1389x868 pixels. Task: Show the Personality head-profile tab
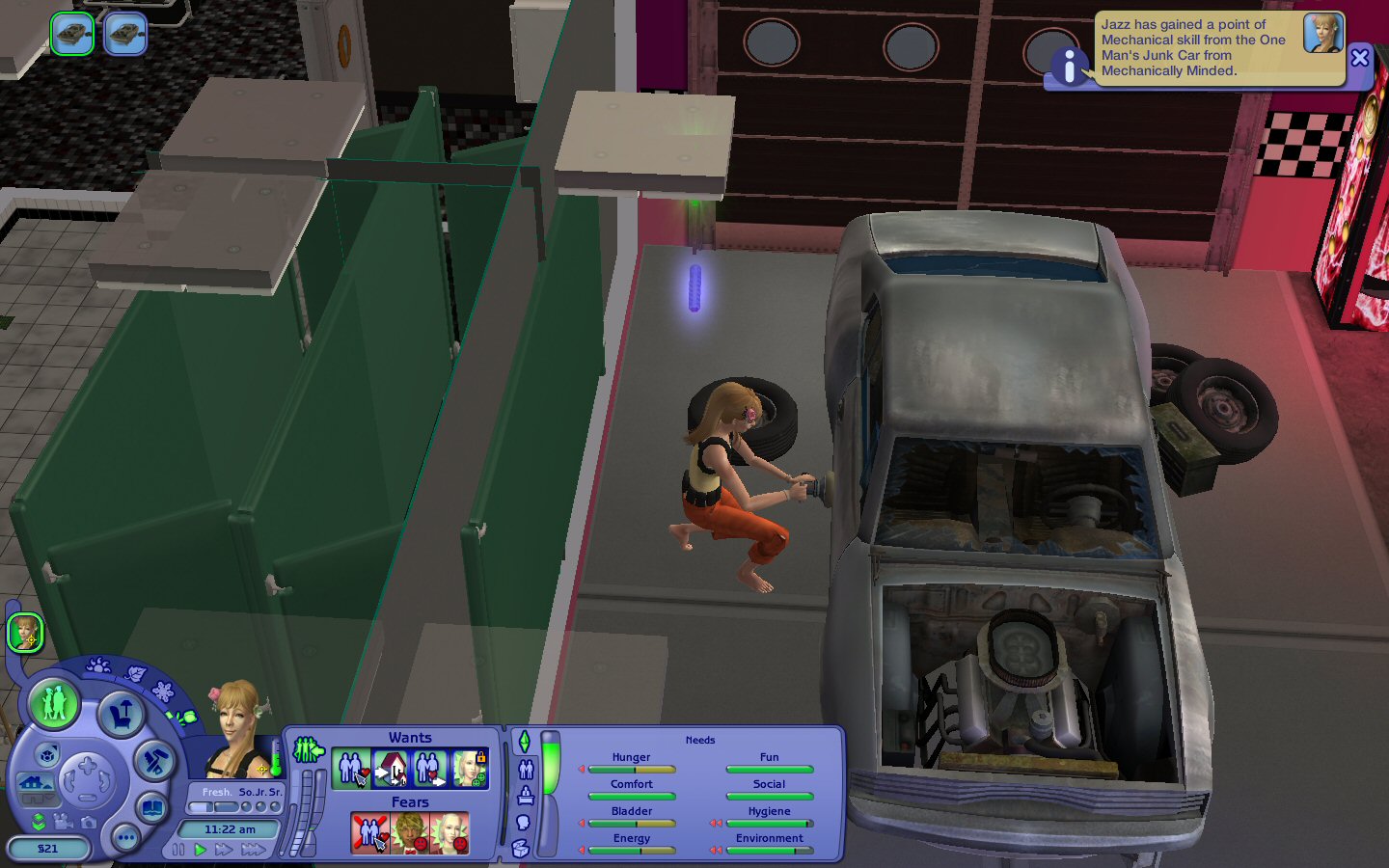click(524, 823)
